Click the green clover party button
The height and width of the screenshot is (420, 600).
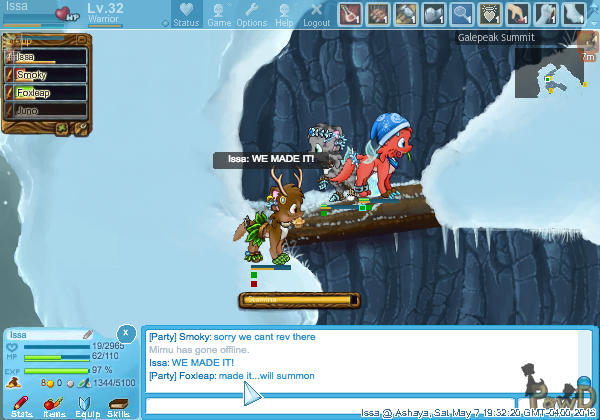pyautogui.click(x=62, y=128)
